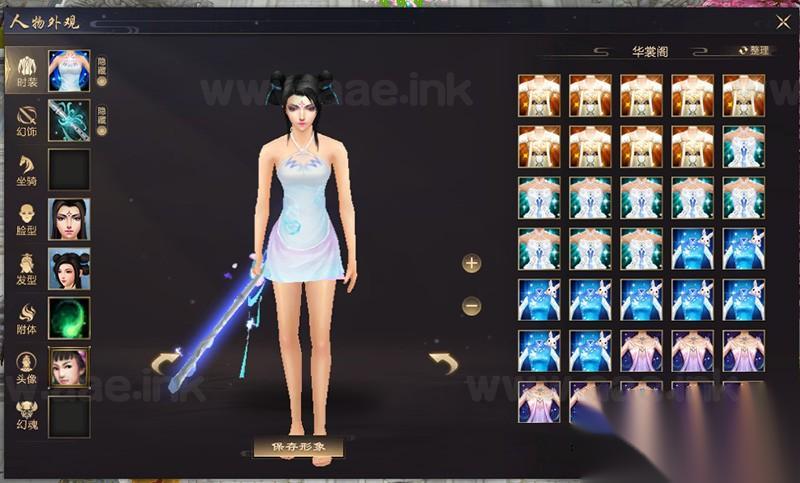
Task: Open the 幻饰 weapon skin category
Action: click(28, 120)
